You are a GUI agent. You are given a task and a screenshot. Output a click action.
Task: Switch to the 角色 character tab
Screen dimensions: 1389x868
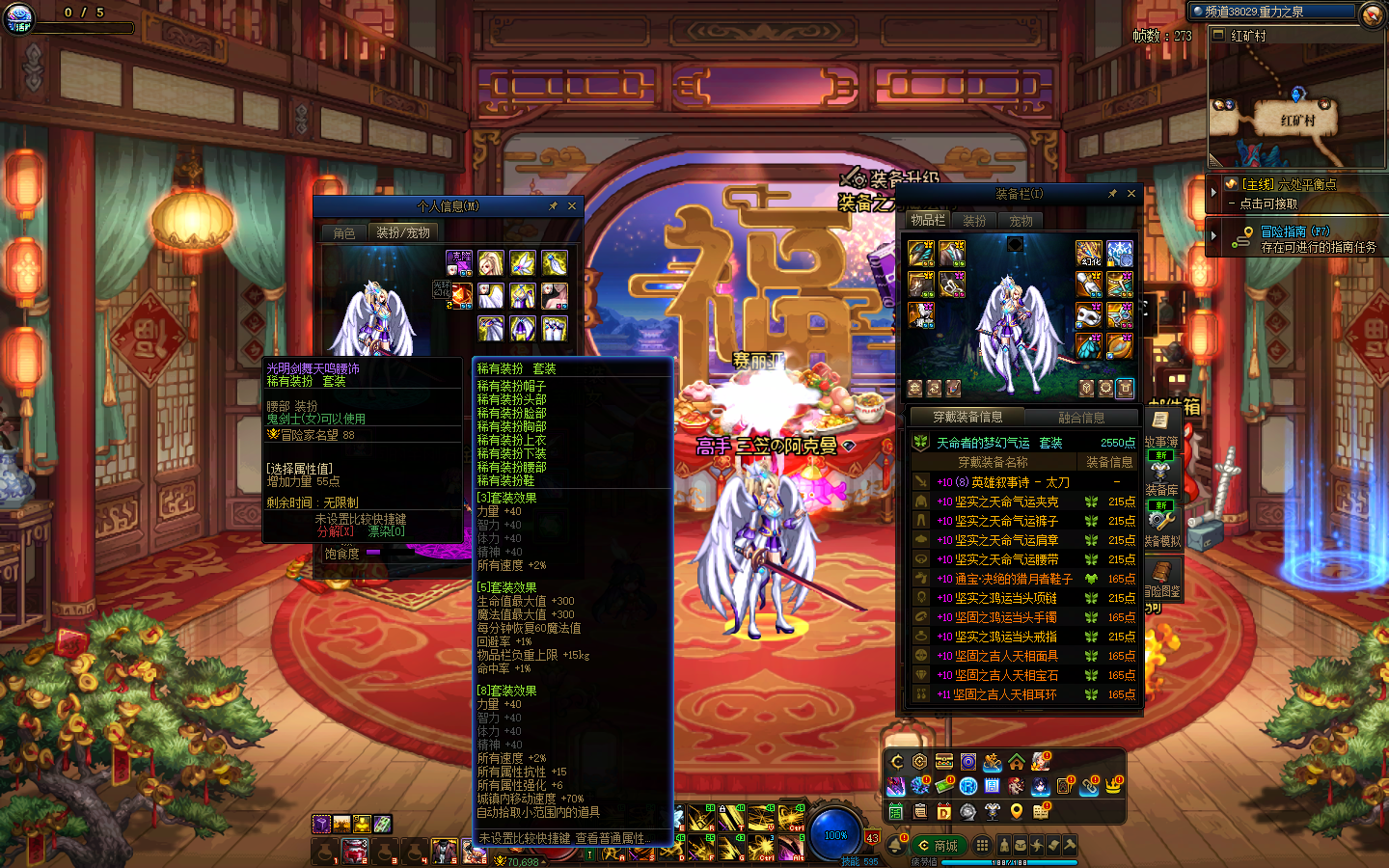coord(344,233)
